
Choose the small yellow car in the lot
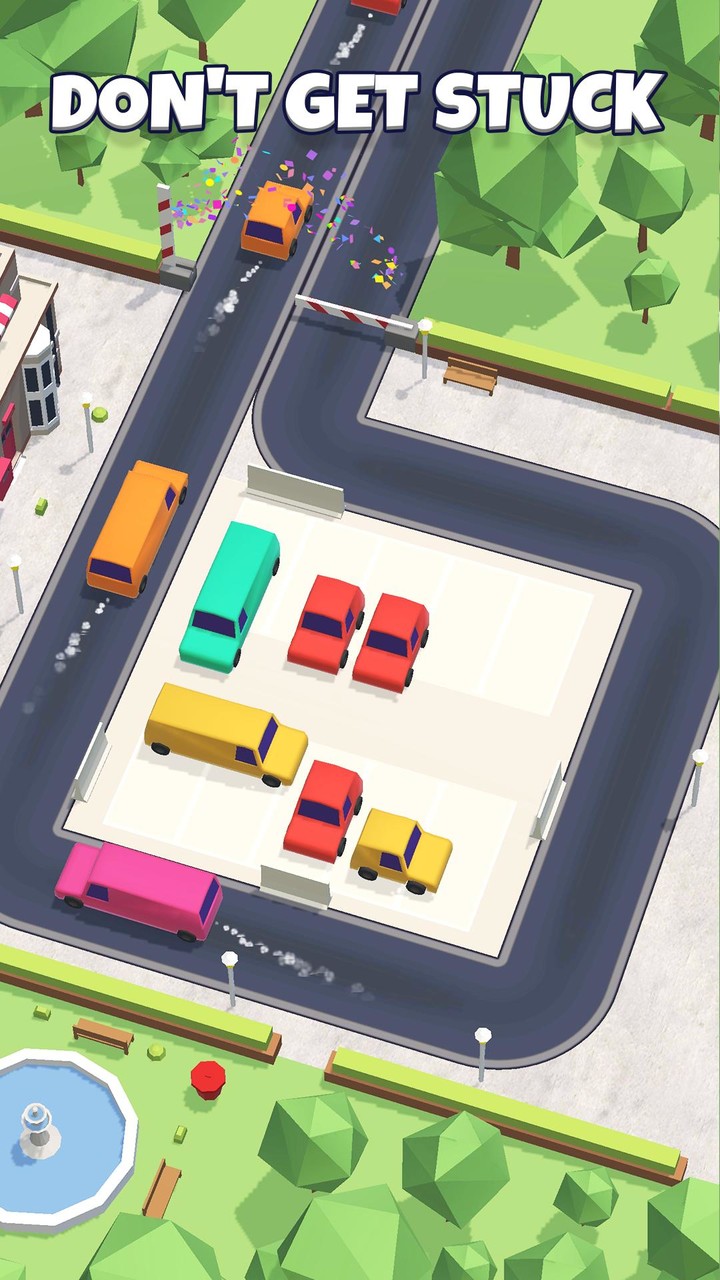(402, 850)
